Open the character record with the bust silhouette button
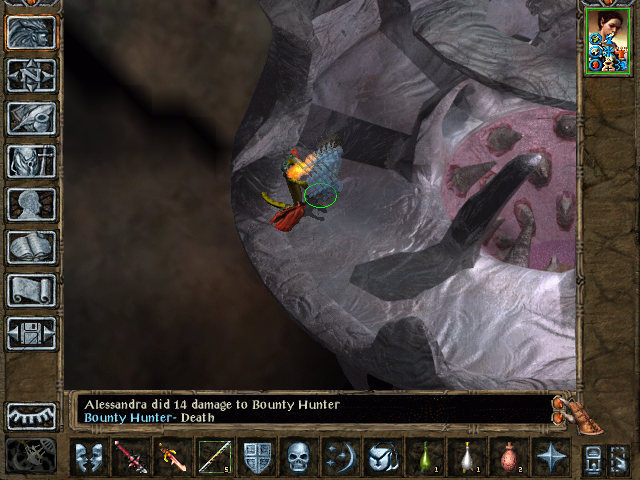Image resolution: width=640 pixels, height=480 pixels. (31, 204)
